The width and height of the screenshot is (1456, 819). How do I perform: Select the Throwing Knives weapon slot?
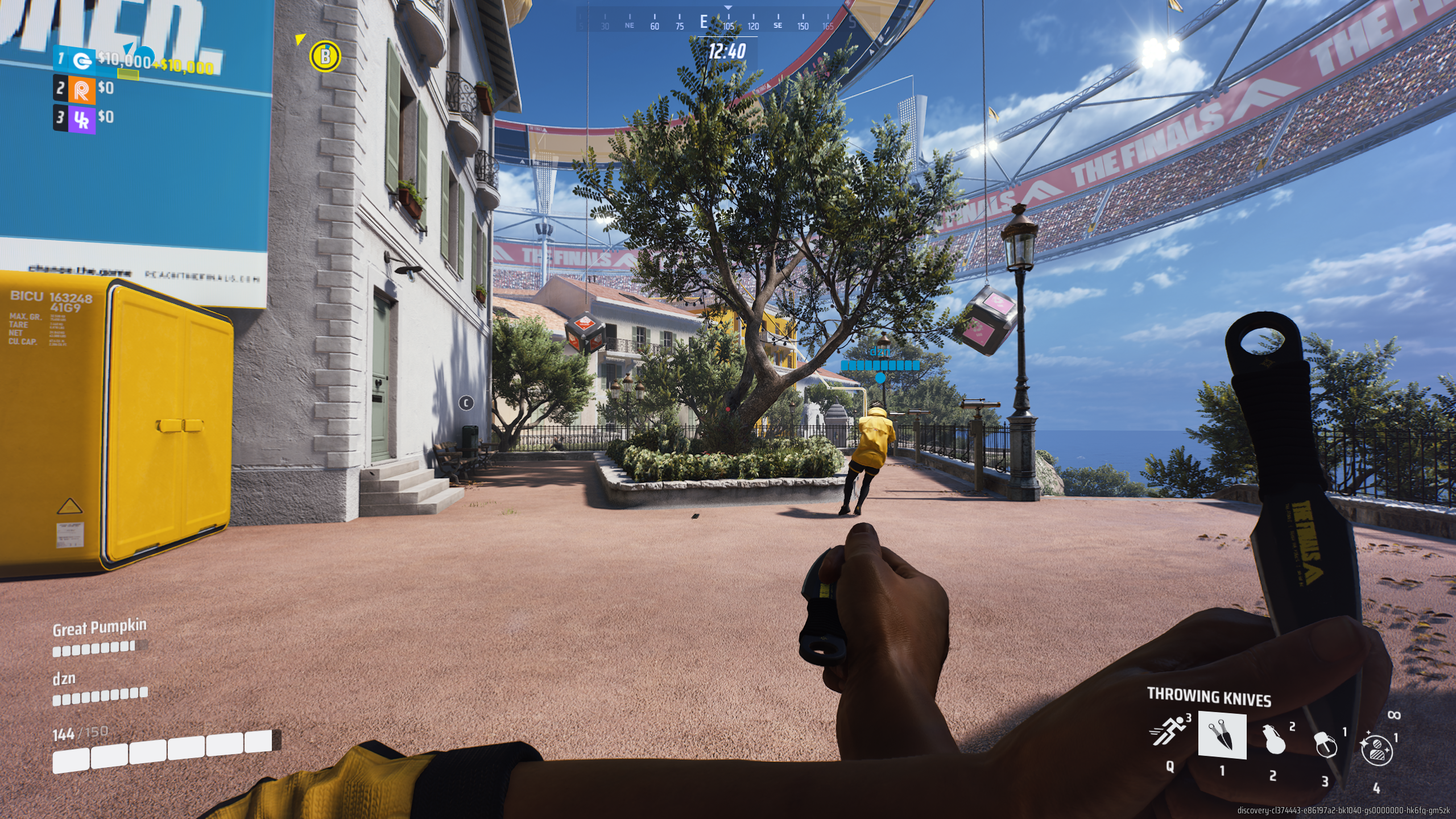point(1222,735)
